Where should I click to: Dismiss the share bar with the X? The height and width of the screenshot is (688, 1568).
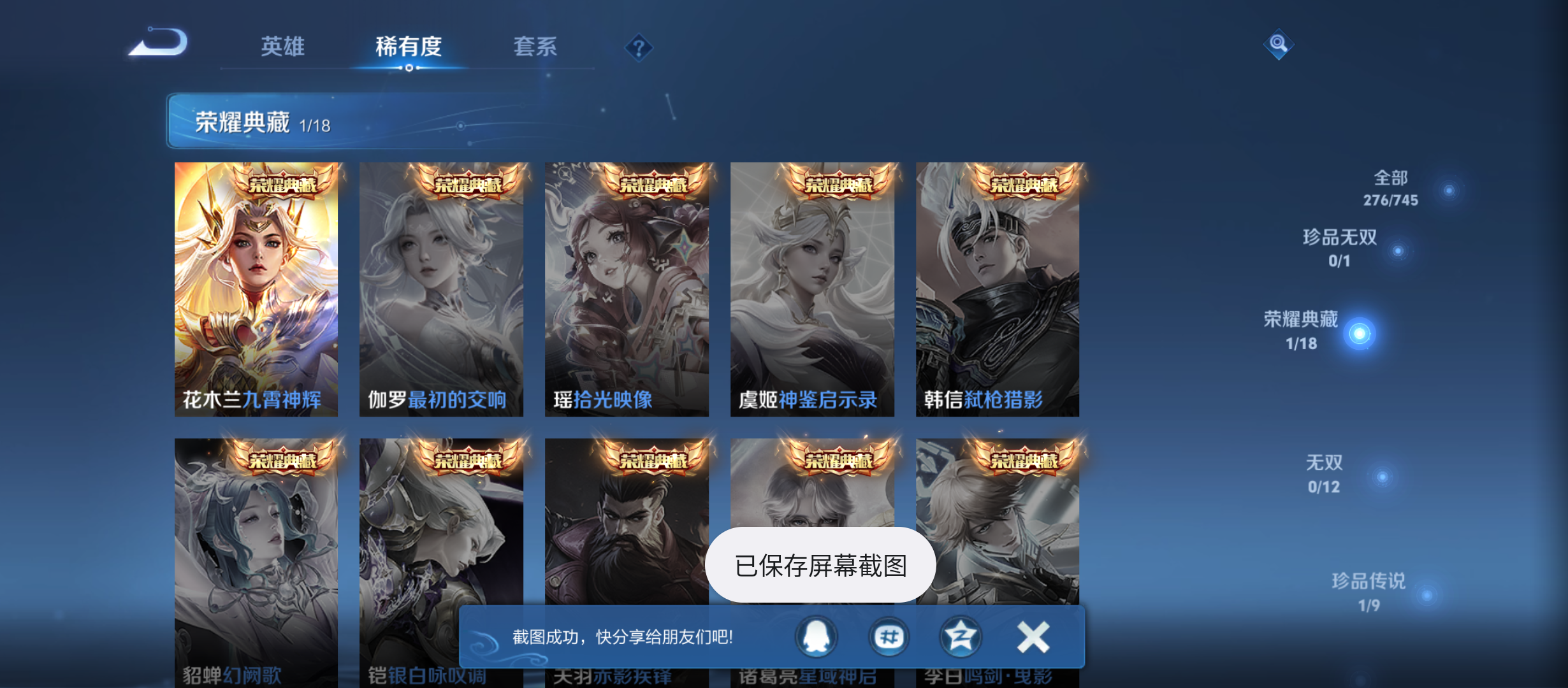coord(1032,635)
